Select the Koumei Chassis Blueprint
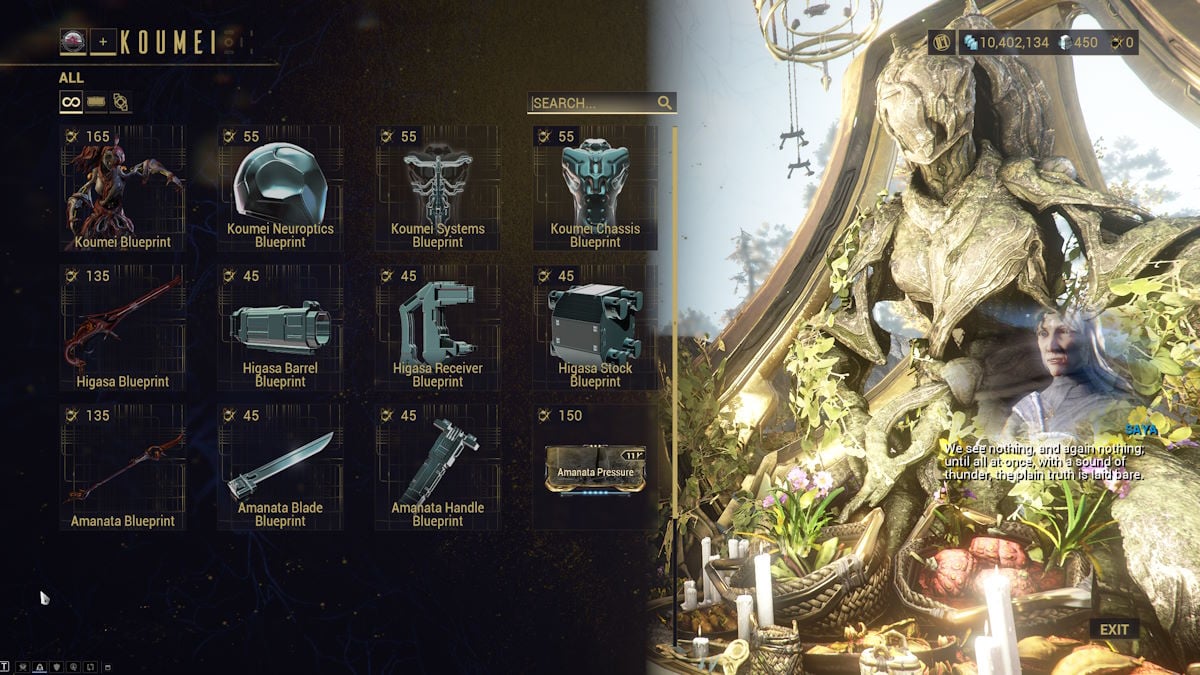 pyautogui.click(x=595, y=188)
